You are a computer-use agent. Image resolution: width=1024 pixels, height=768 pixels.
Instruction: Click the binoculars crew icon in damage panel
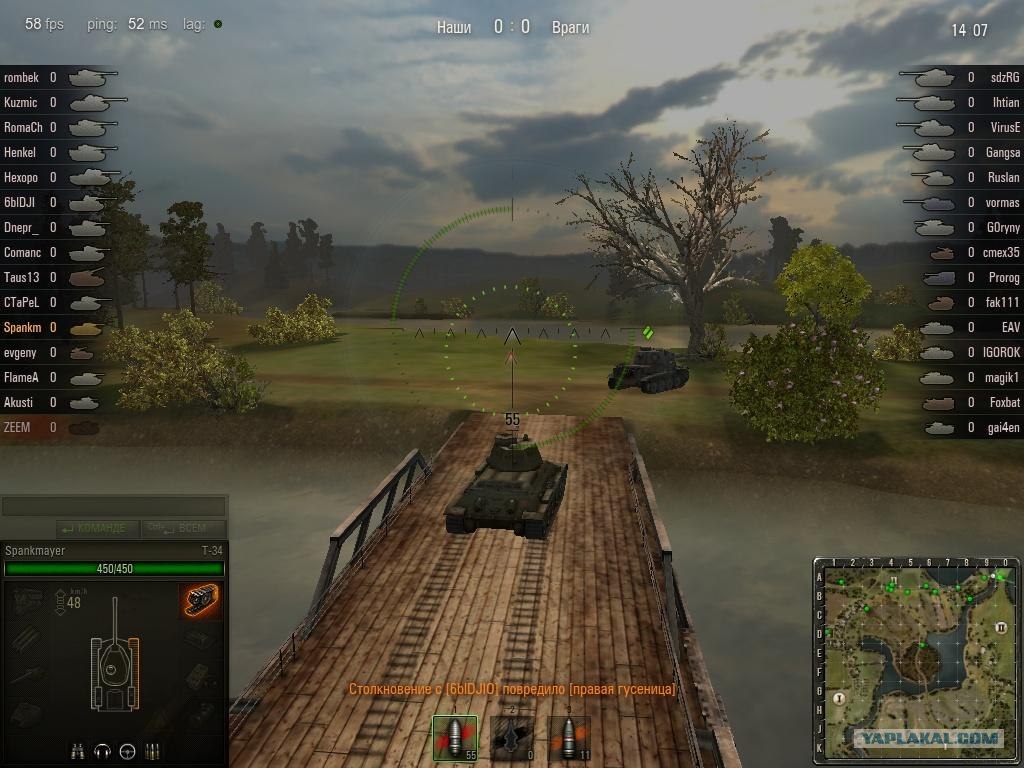coord(78,750)
